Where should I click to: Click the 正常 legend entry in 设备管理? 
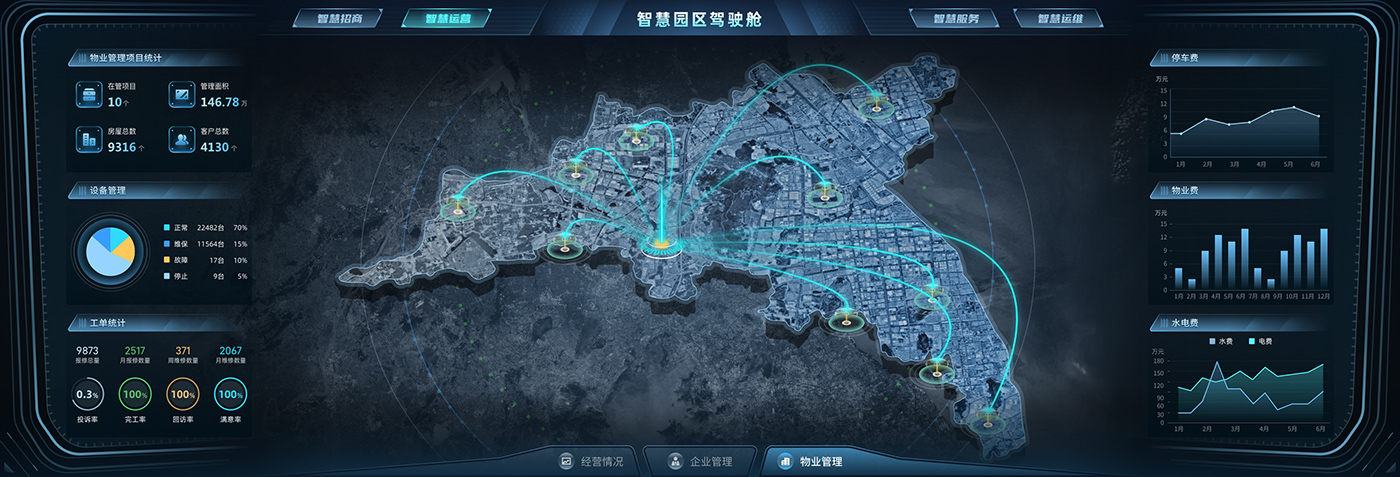pyautogui.click(x=180, y=228)
